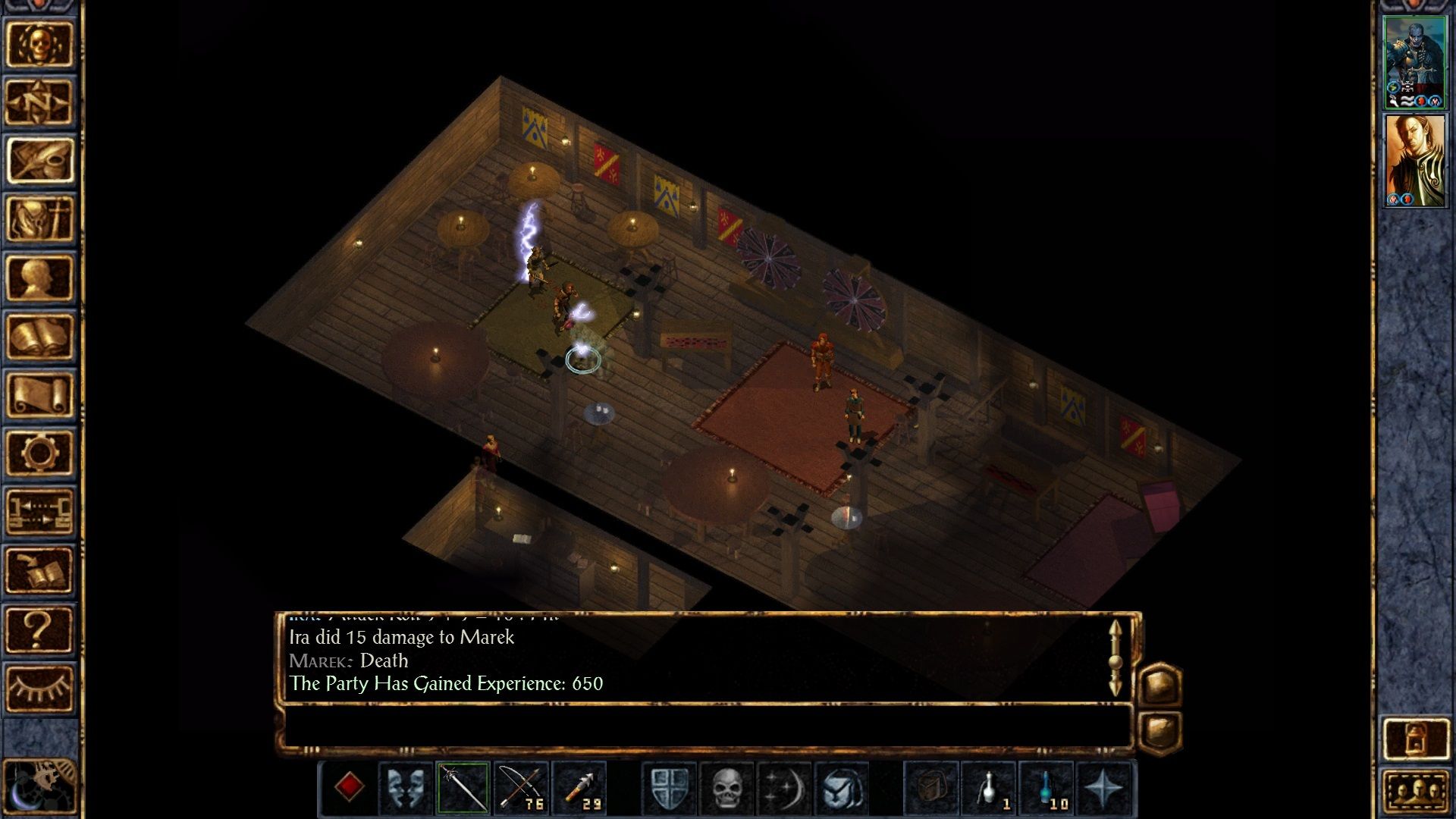1456x819 pixels.
Task: Activate guard mode with the shield icon
Action: click(x=670, y=789)
